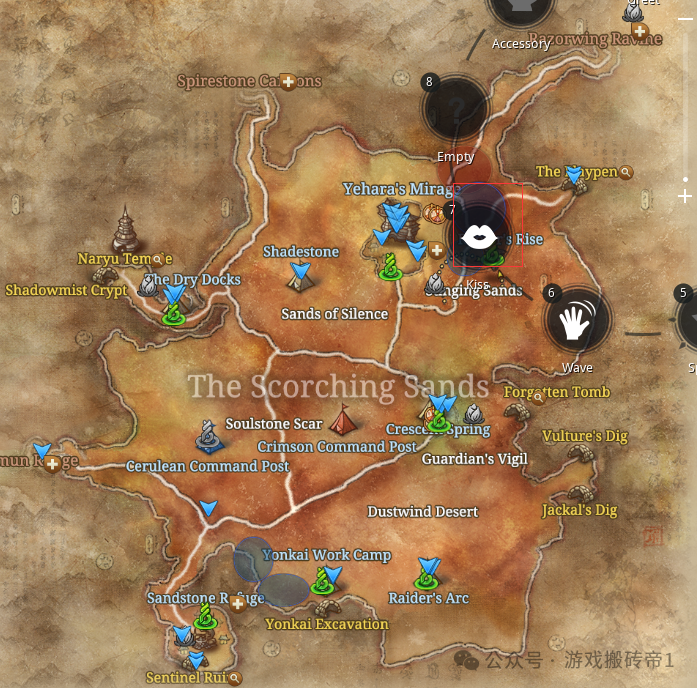Select the Naryu Temple map marker
The height and width of the screenshot is (688, 697).
click(x=126, y=232)
